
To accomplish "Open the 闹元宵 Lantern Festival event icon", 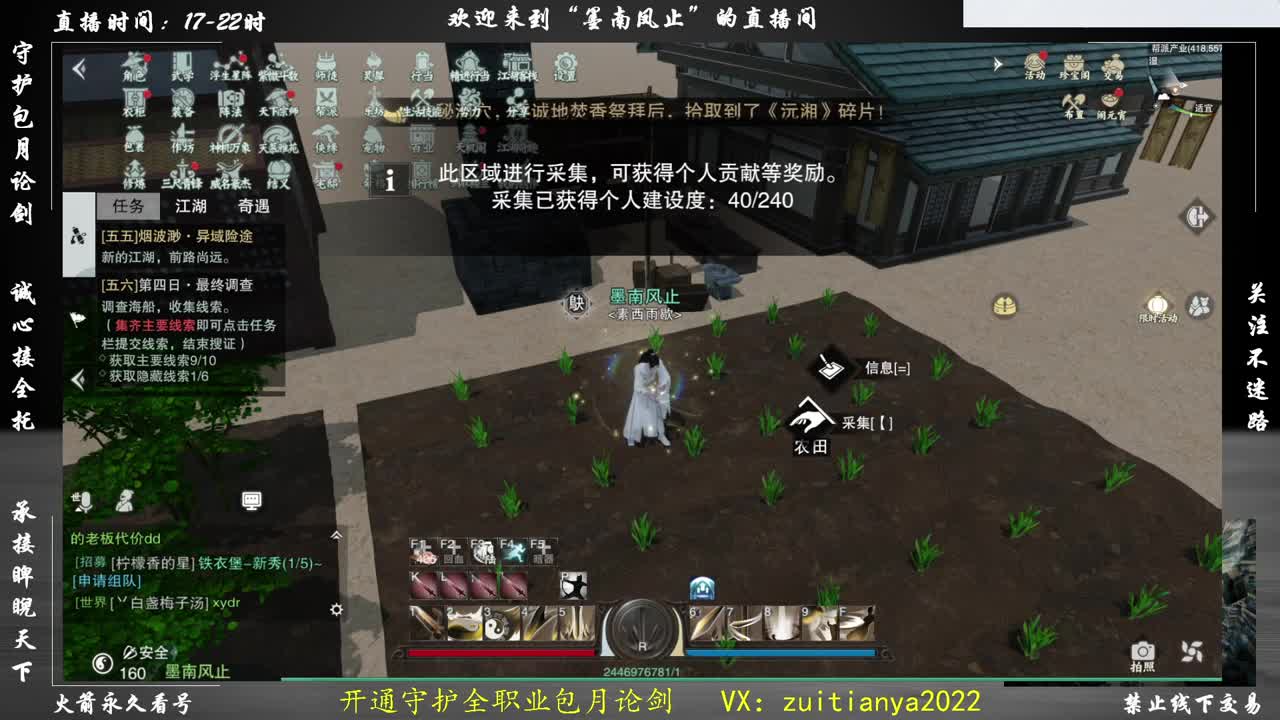I will click(1110, 100).
